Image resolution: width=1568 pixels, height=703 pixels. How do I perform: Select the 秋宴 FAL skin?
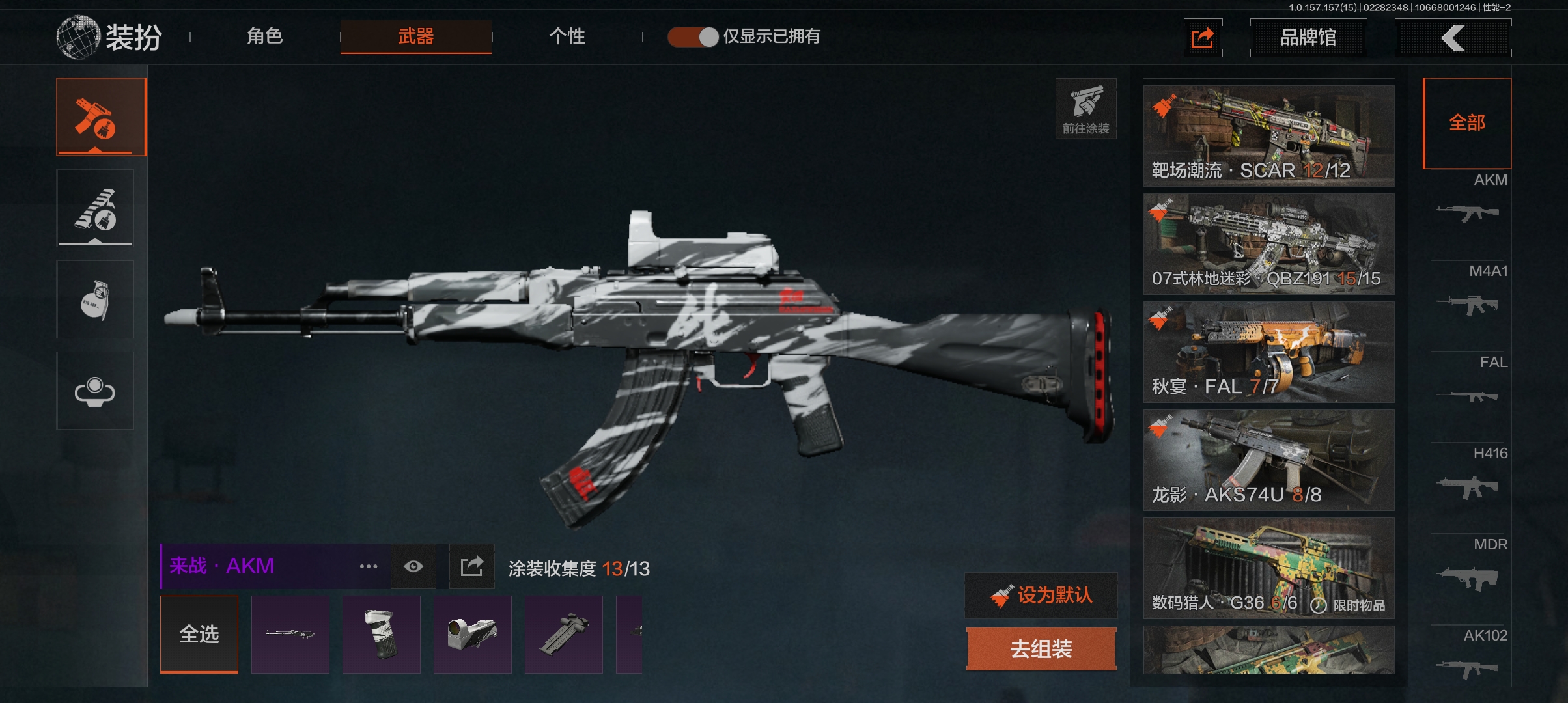click(1268, 351)
